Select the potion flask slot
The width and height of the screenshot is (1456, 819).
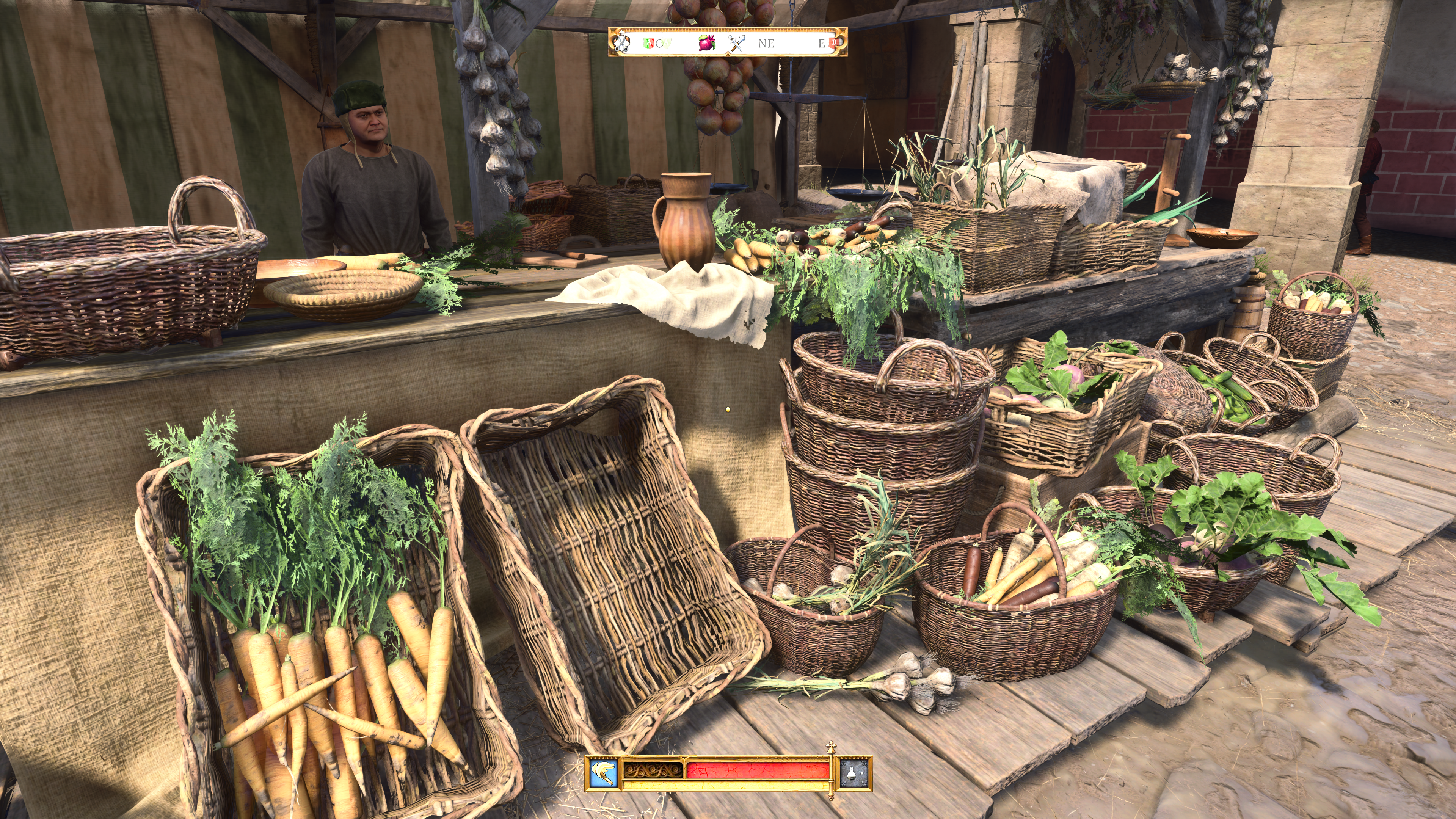coord(855,772)
